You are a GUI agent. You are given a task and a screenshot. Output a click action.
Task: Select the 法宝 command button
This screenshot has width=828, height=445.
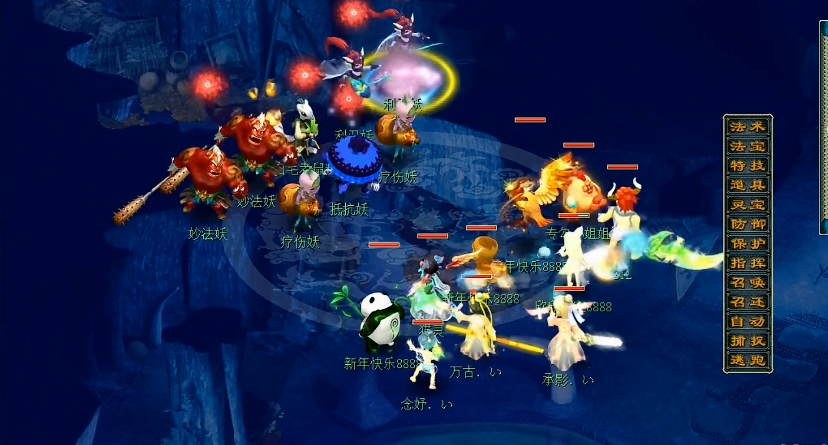[748, 146]
